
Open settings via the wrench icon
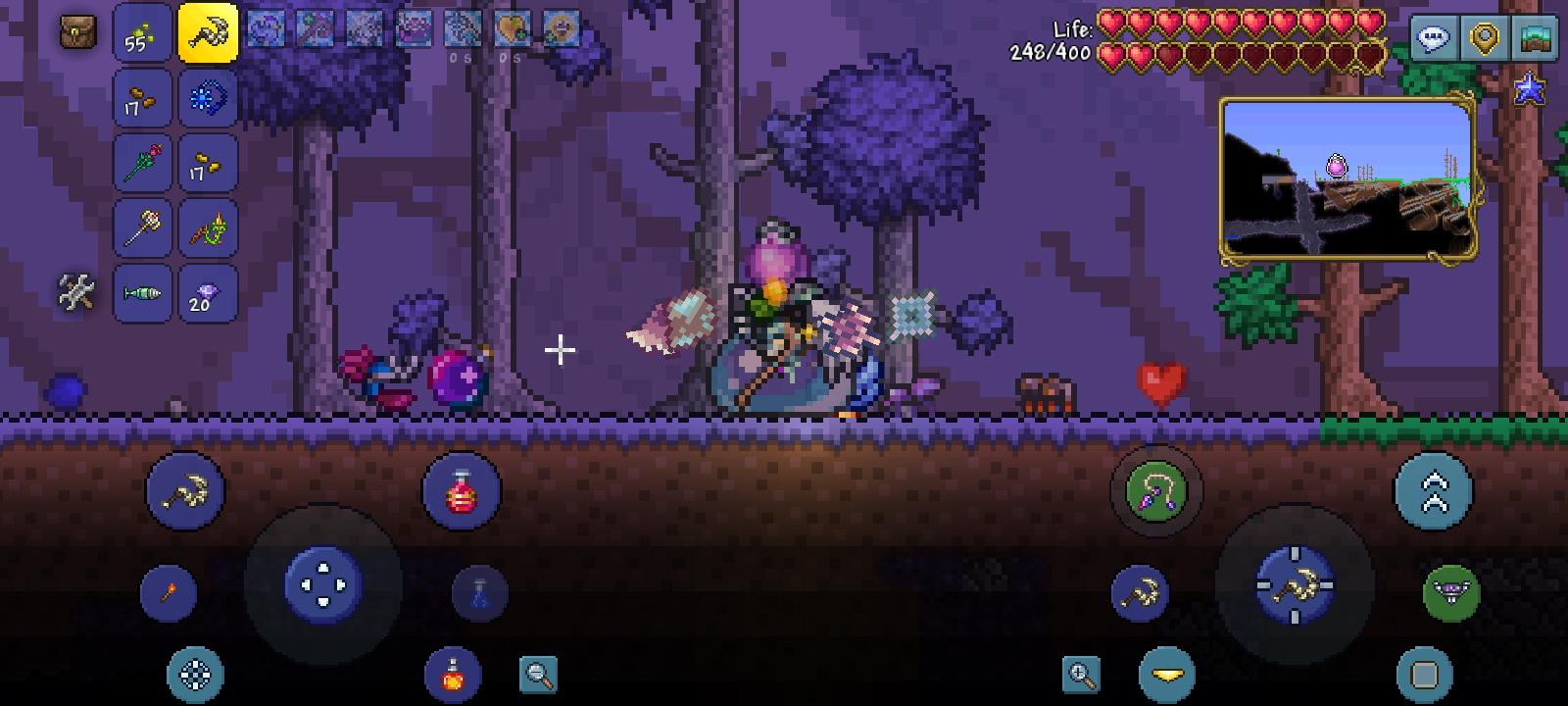73,291
